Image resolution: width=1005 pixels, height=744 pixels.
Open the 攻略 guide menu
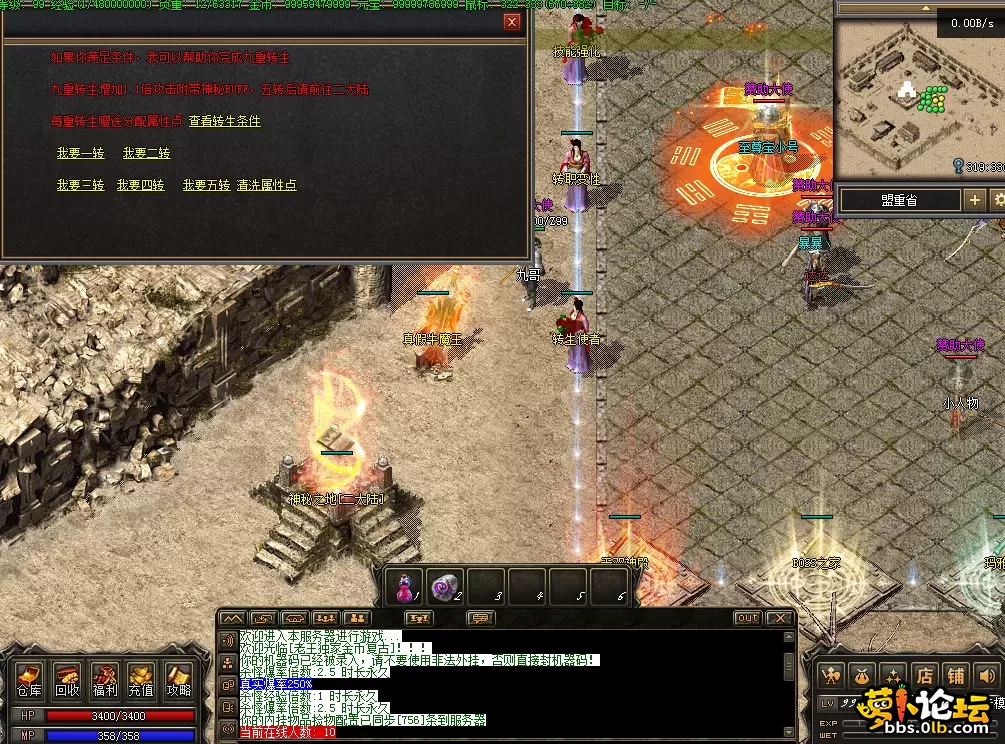tap(178, 680)
